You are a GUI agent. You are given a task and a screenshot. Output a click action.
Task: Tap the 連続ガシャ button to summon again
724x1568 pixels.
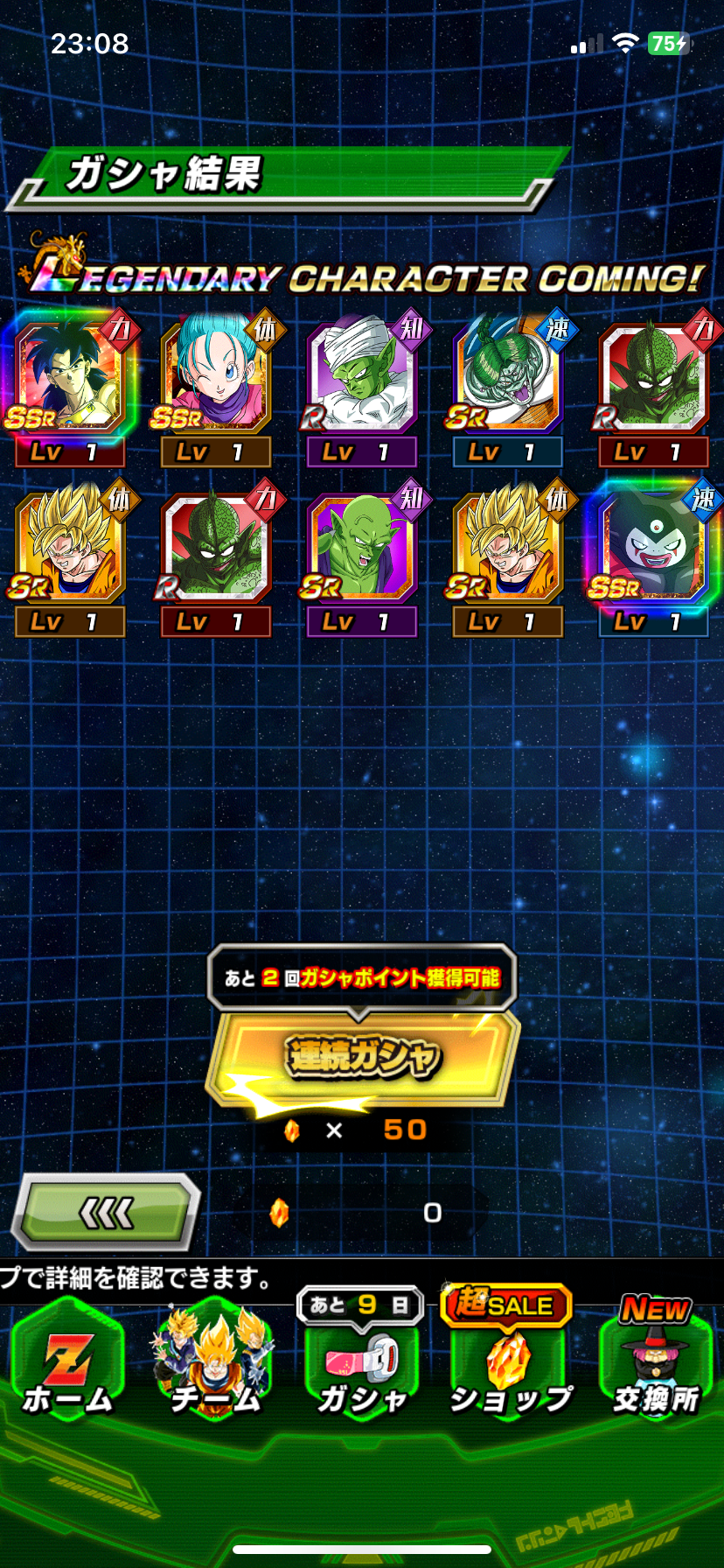362,1057
